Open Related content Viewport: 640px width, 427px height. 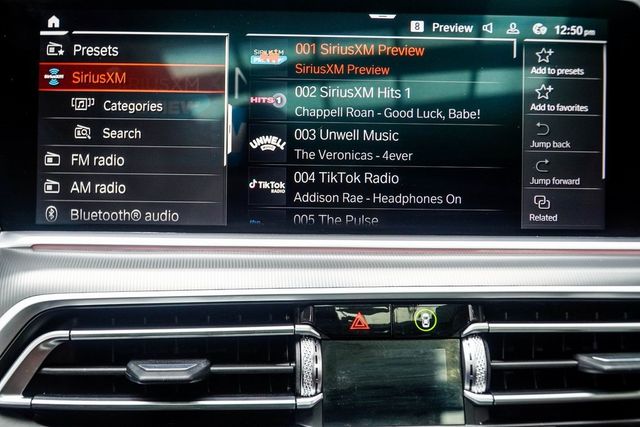[543, 208]
